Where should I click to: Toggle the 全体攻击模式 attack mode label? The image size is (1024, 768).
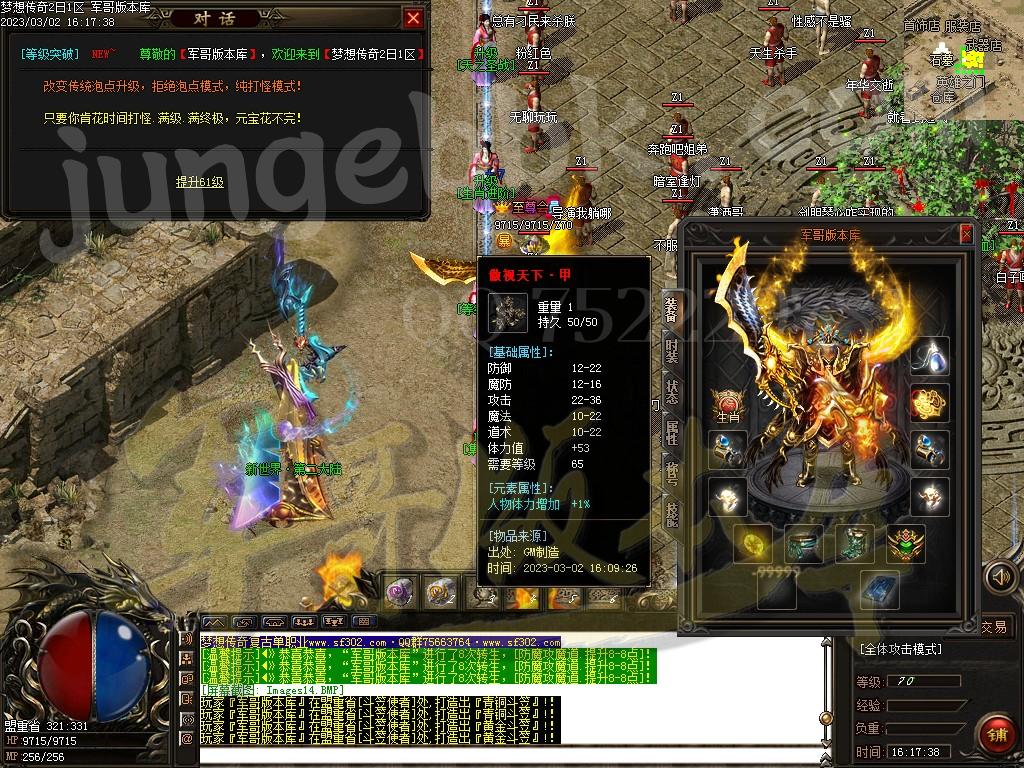pos(902,649)
